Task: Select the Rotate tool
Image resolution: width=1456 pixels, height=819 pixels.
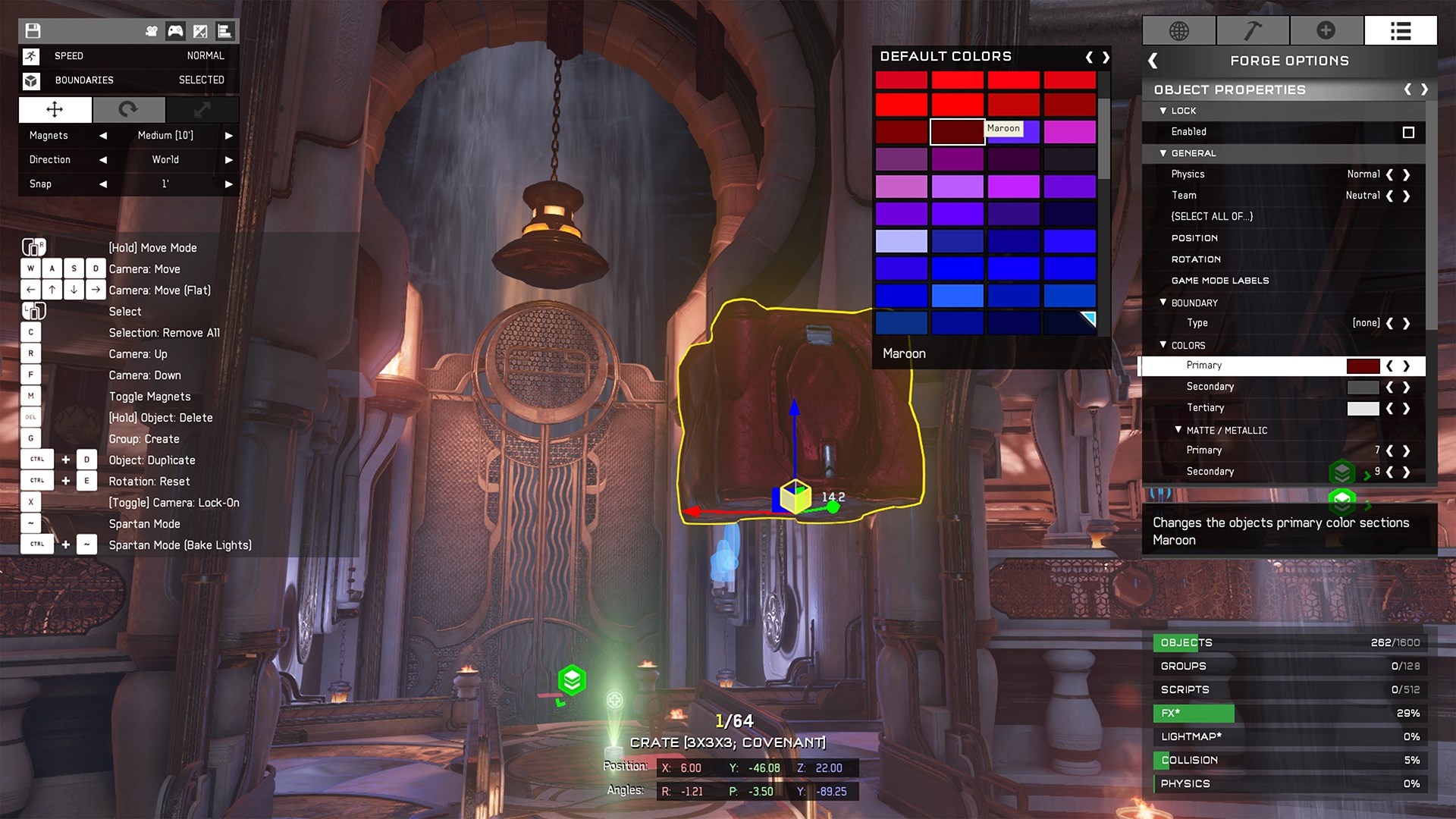Action: point(128,110)
